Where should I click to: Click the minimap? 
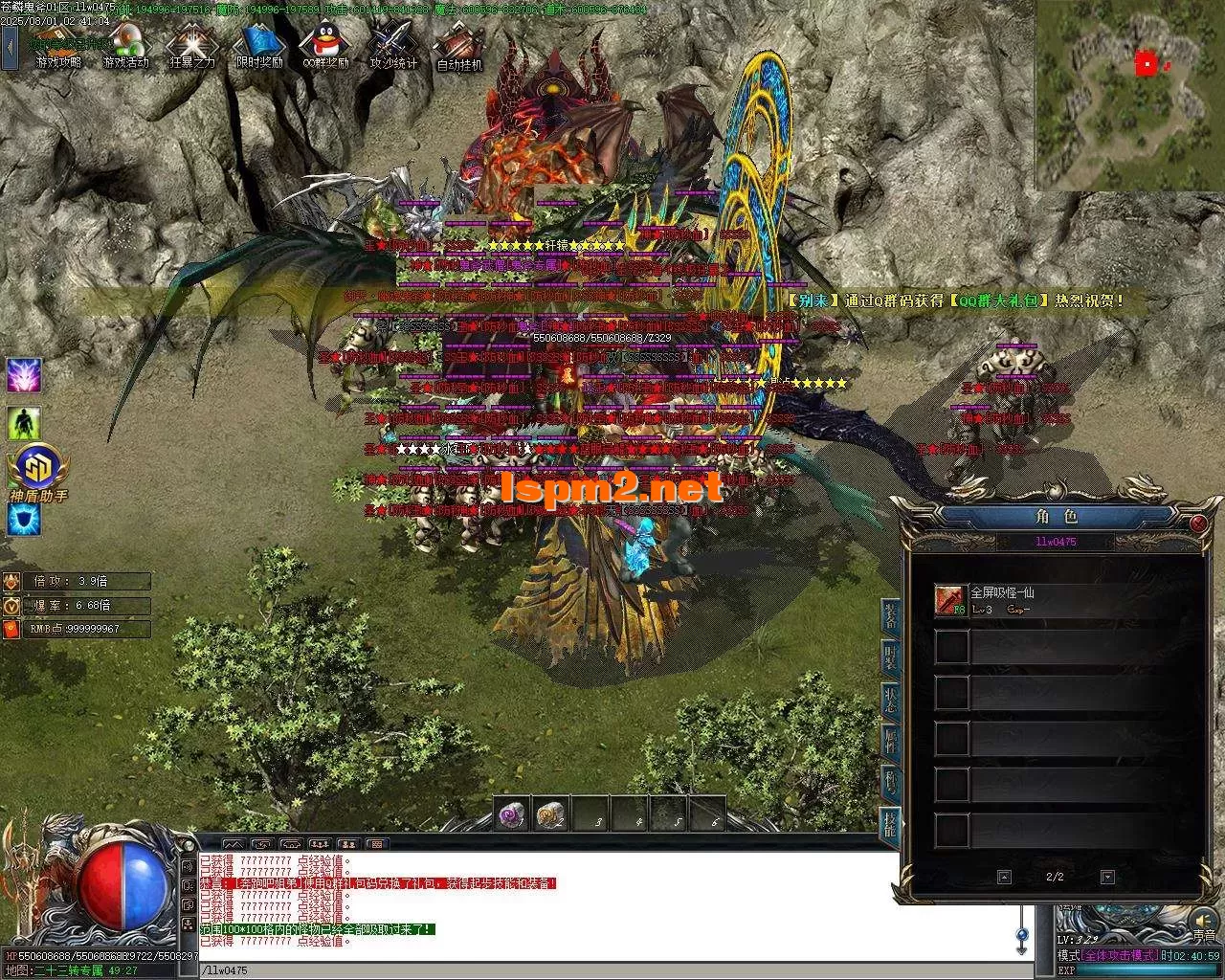[1128, 96]
